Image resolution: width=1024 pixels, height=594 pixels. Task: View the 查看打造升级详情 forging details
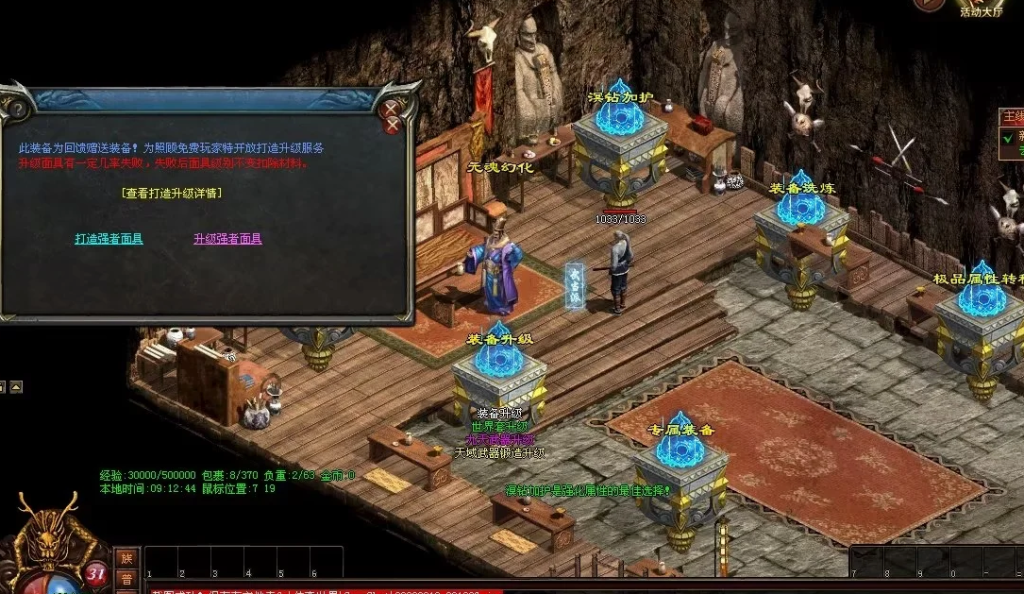tap(171, 193)
